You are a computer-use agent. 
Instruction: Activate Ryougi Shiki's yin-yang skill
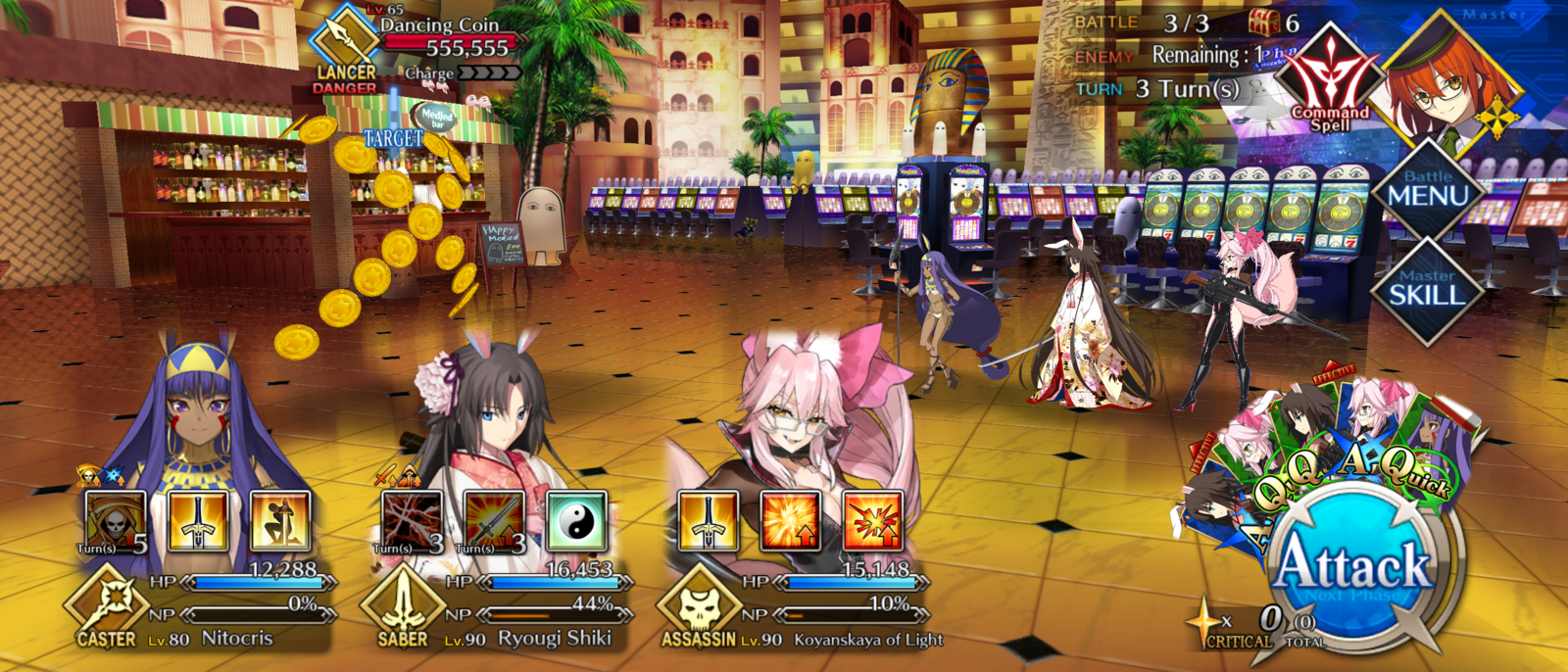[x=577, y=522]
